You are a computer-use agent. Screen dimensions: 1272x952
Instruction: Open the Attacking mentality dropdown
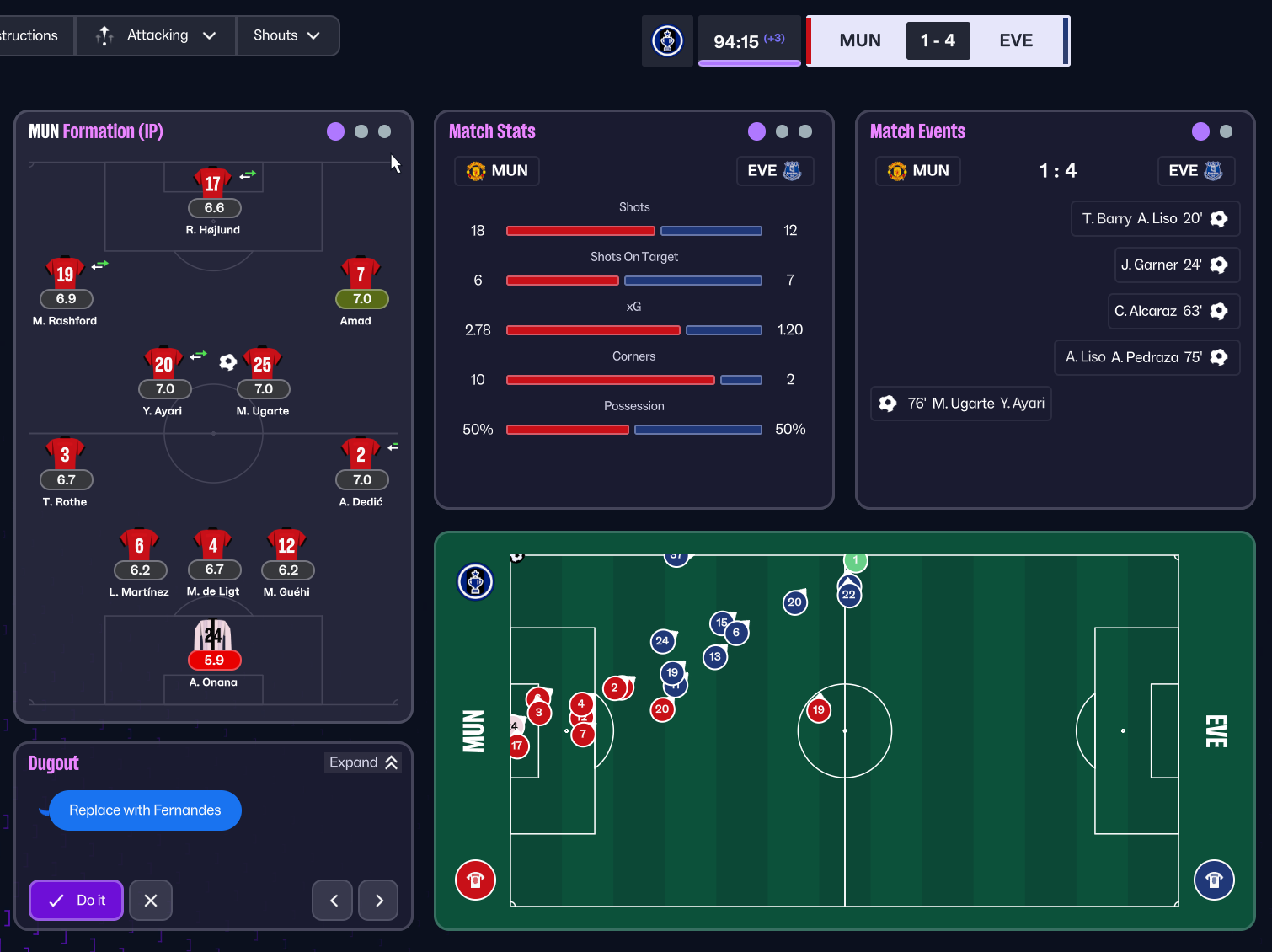157,35
